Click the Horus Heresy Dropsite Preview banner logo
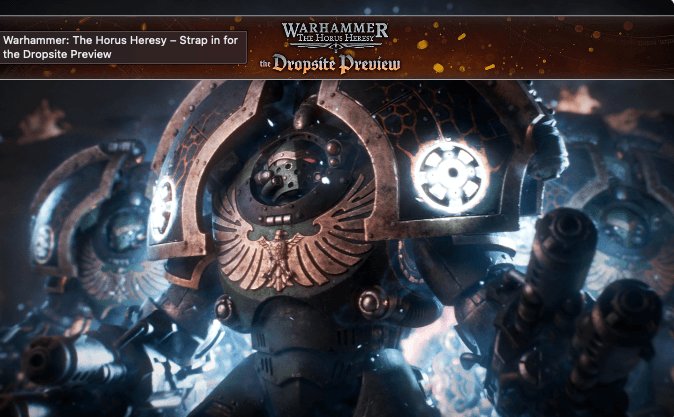 [333, 46]
